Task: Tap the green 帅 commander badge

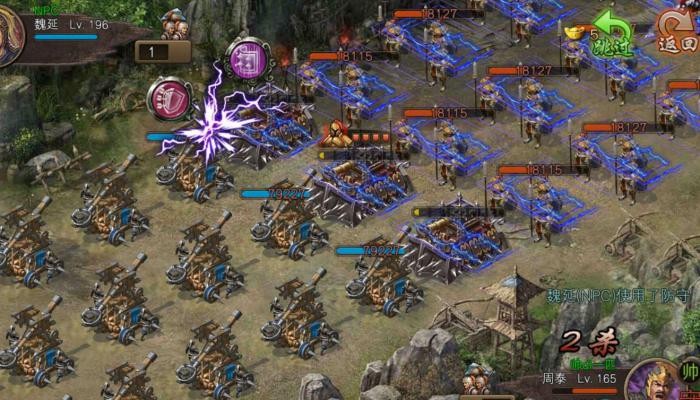Action: click(689, 372)
